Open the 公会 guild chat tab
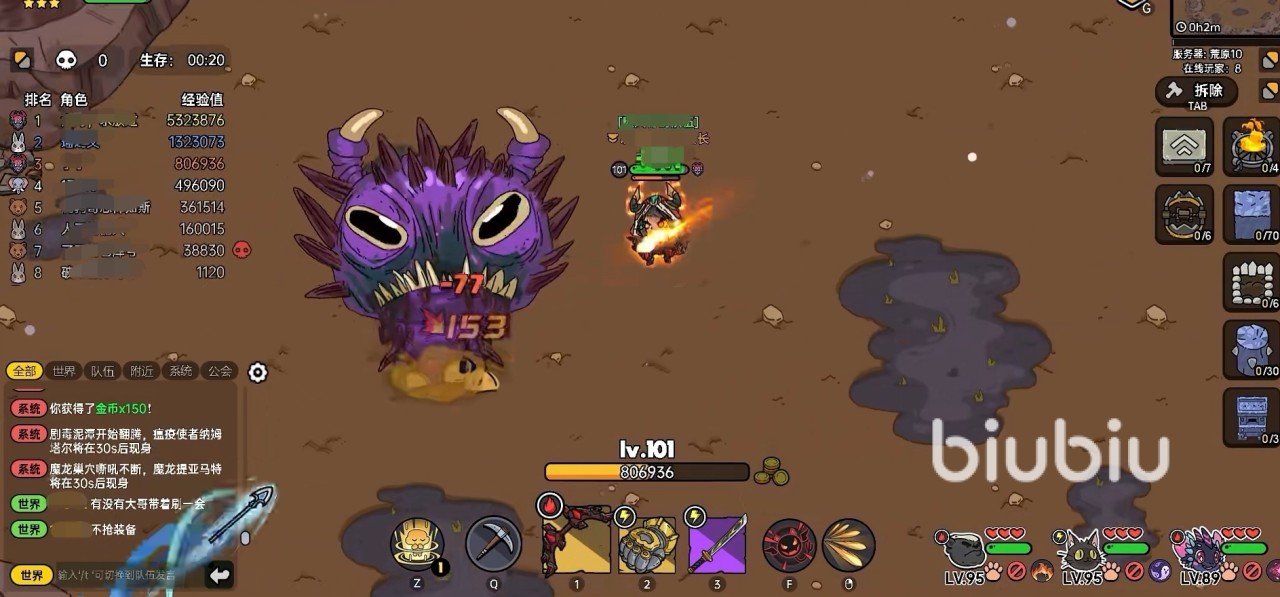Screen dimensions: 1280x597 (x=219, y=371)
